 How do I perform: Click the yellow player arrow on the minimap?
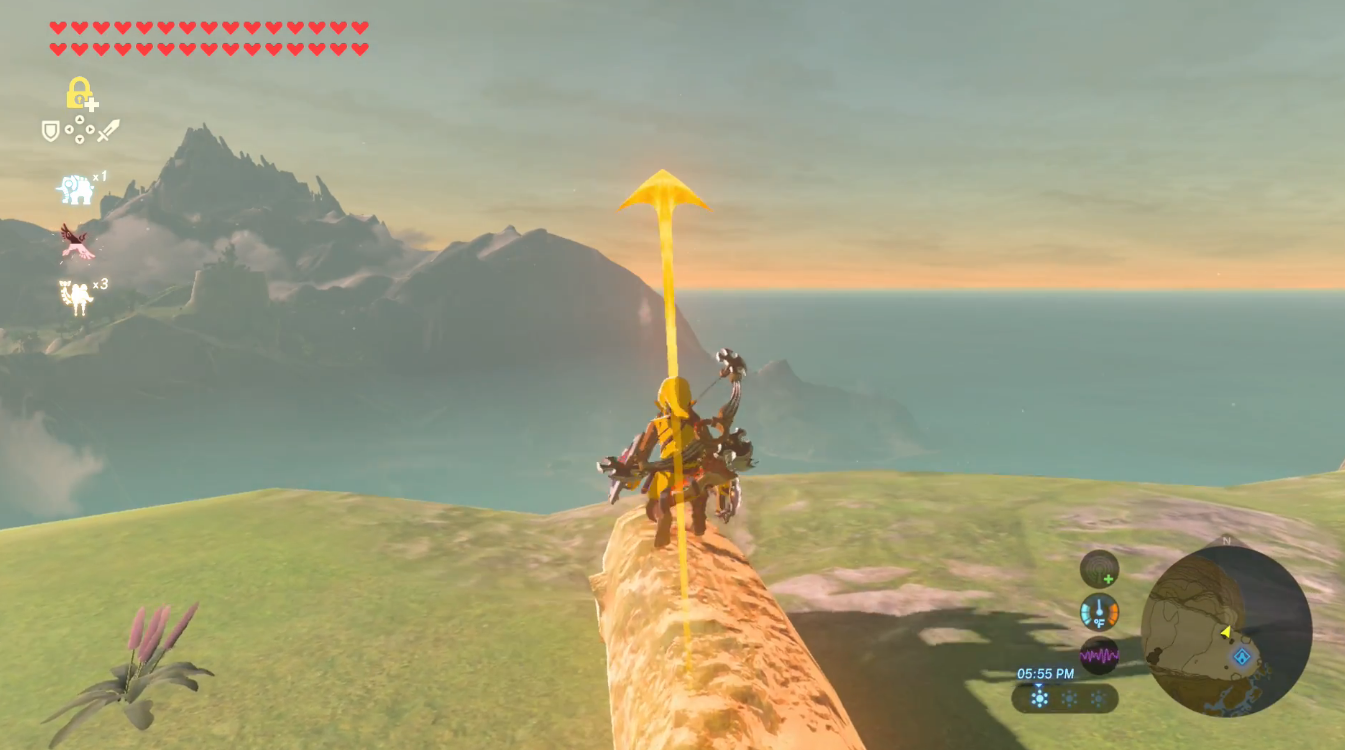(x=1225, y=632)
